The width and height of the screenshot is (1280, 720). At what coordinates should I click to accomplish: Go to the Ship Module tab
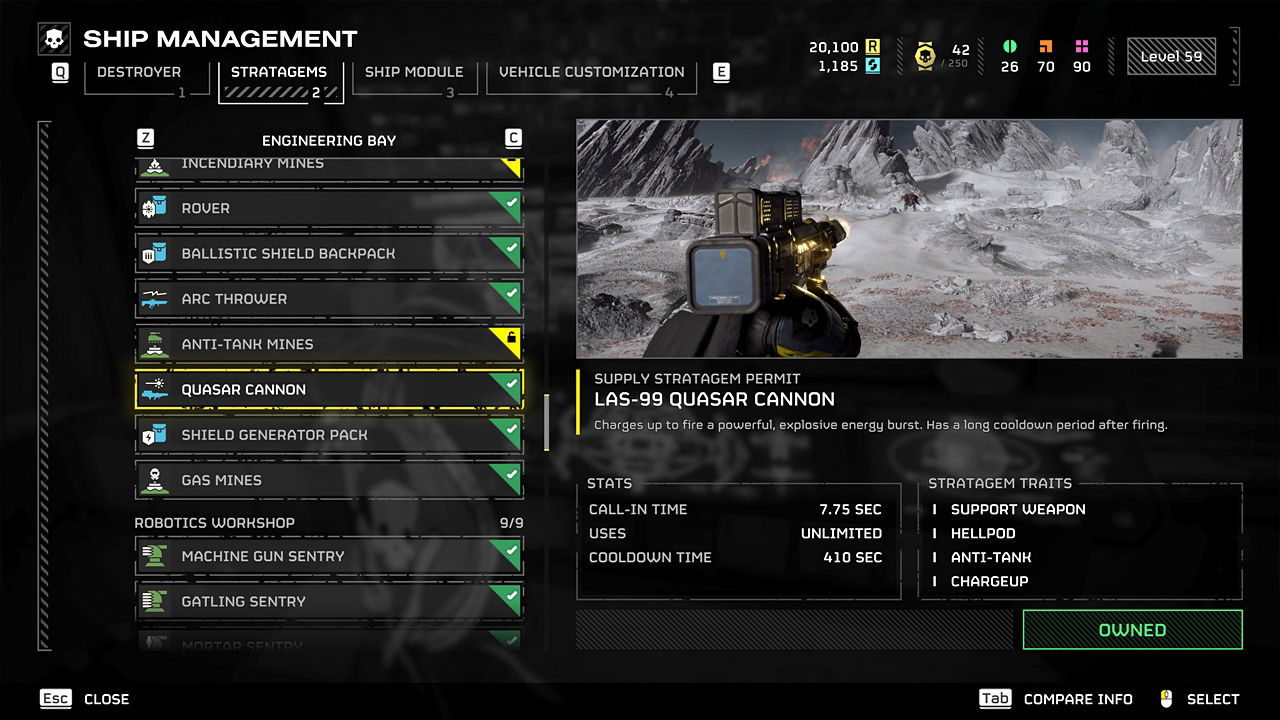413,73
